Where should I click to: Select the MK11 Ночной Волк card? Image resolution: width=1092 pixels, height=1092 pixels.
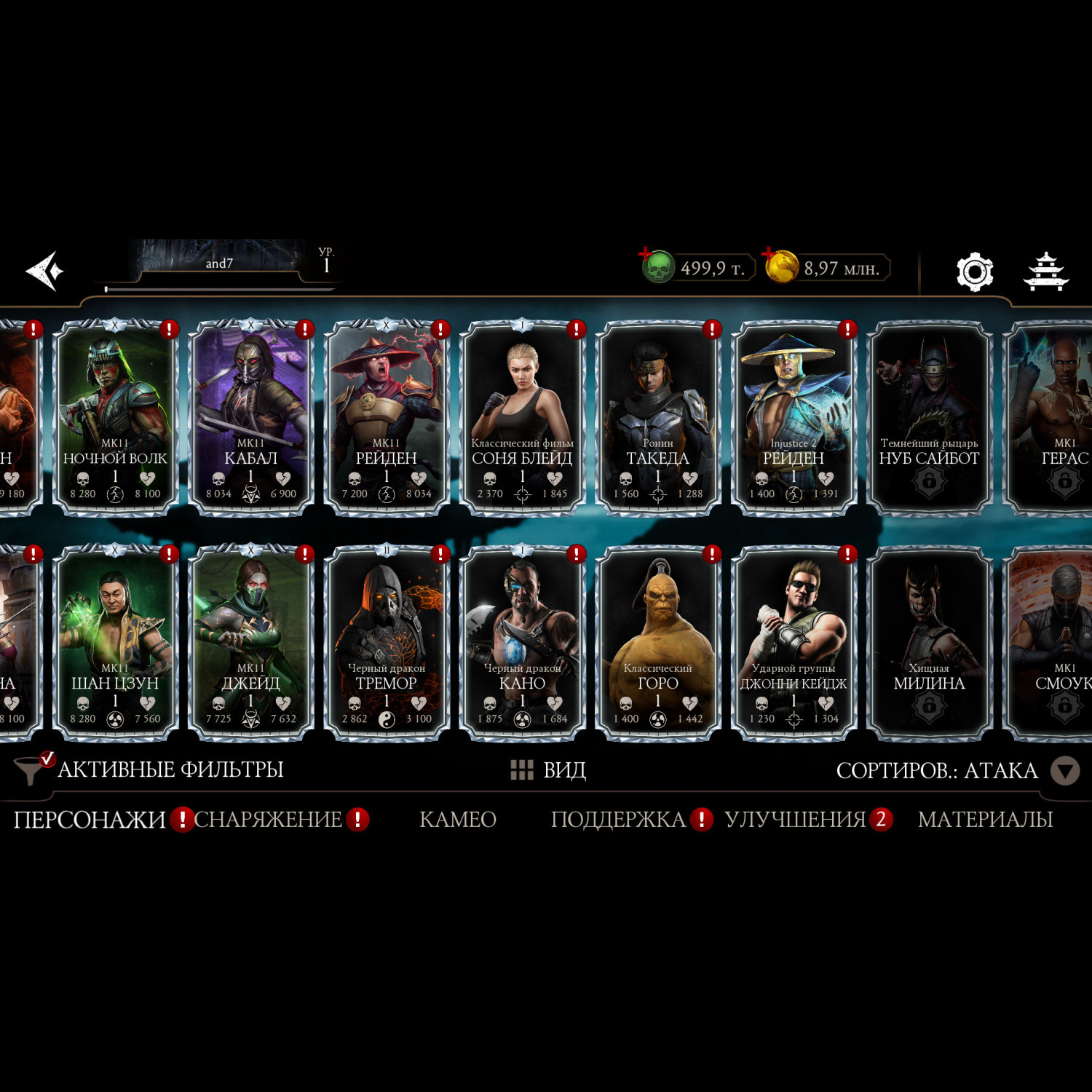(x=115, y=418)
